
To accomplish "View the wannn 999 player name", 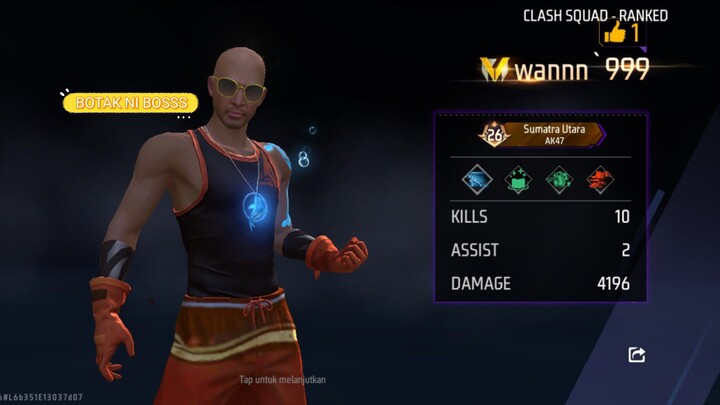I will [581, 69].
